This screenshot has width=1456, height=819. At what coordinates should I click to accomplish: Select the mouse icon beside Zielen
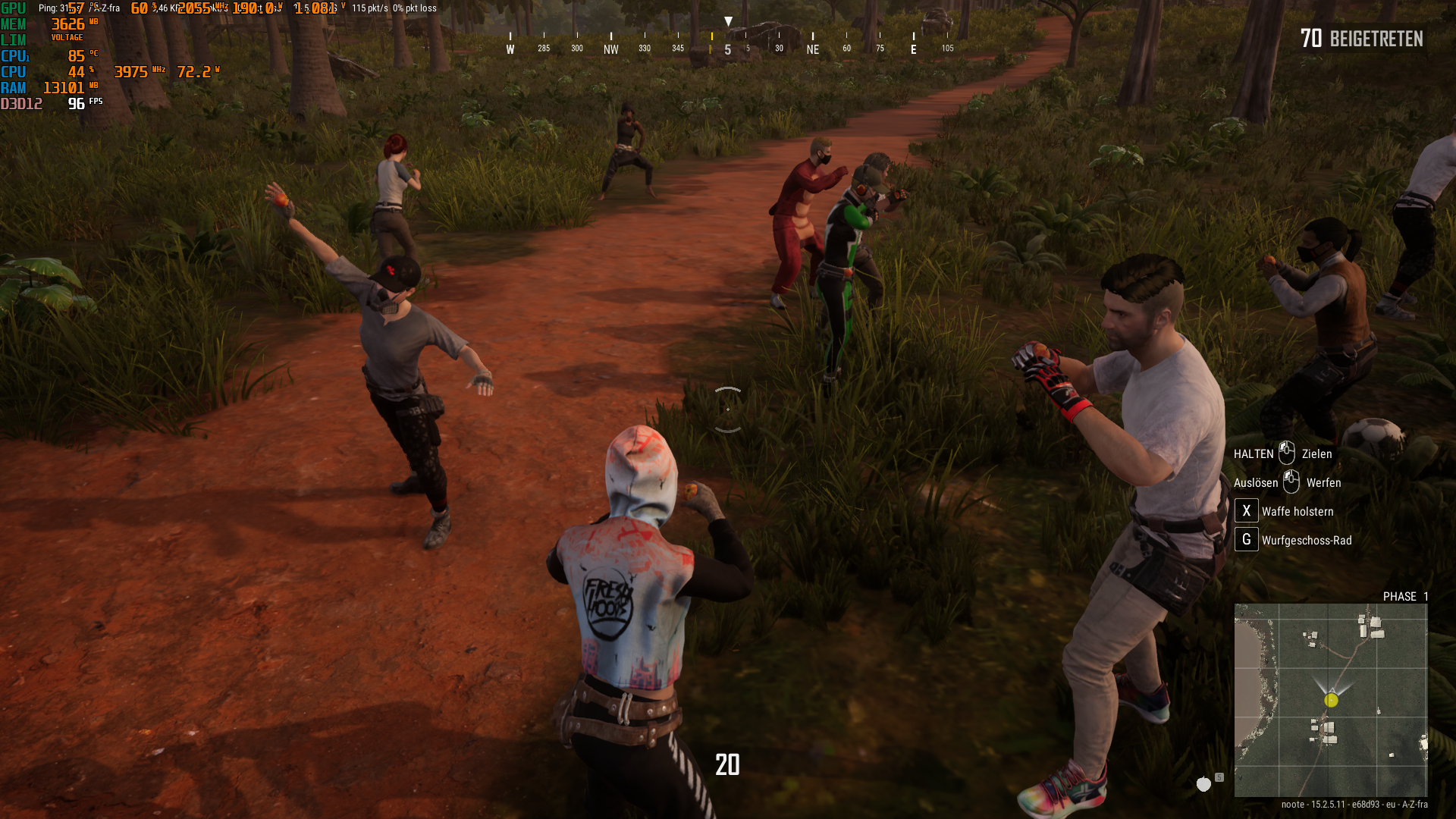1287,453
